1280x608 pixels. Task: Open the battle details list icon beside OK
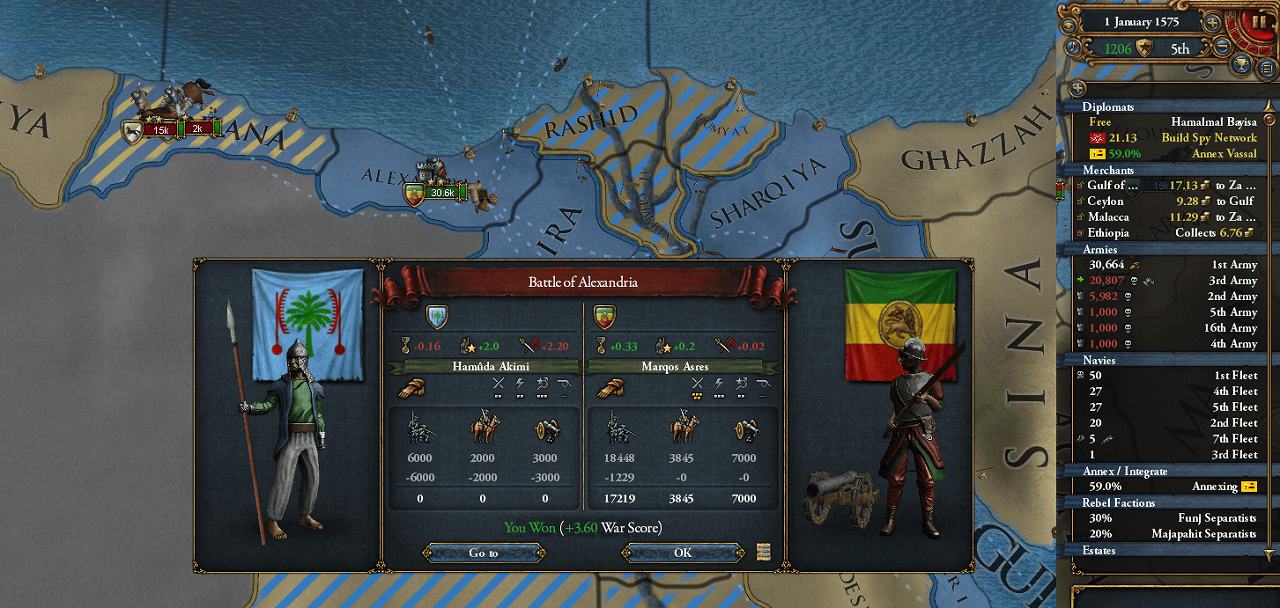[764, 551]
